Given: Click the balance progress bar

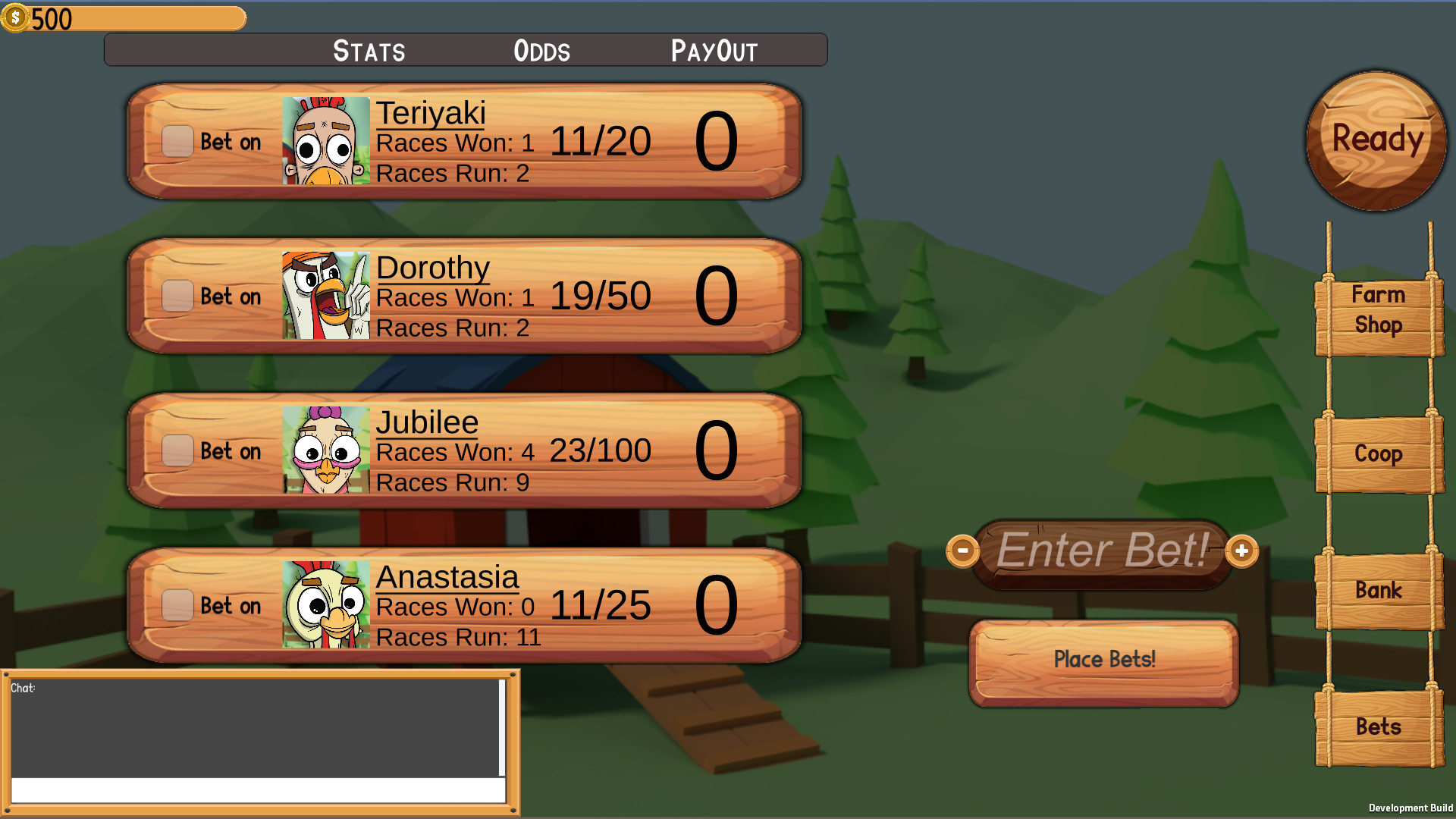Looking at the screenshot, I should tap(136, 17).
